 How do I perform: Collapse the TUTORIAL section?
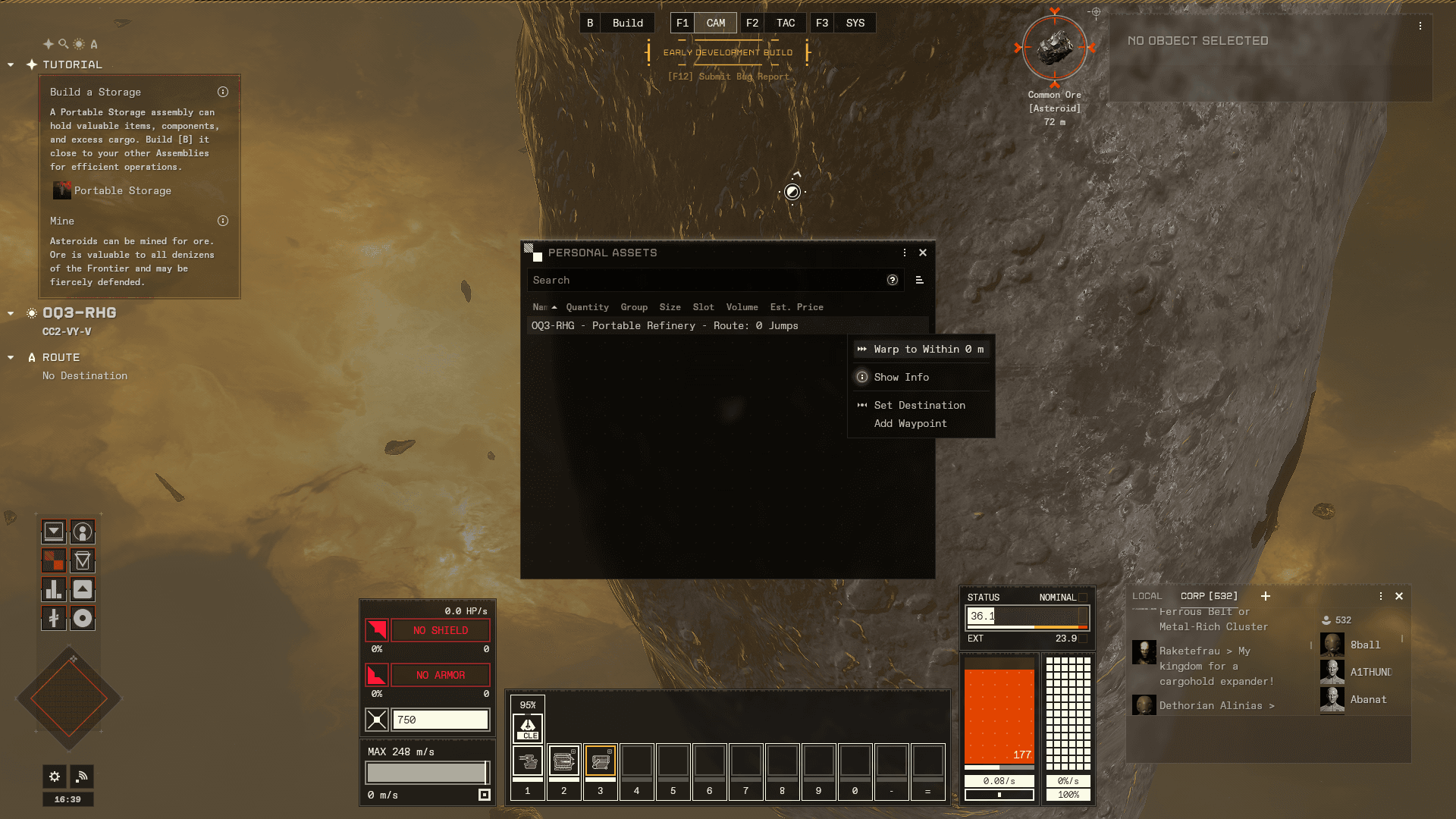coord(11,64)
